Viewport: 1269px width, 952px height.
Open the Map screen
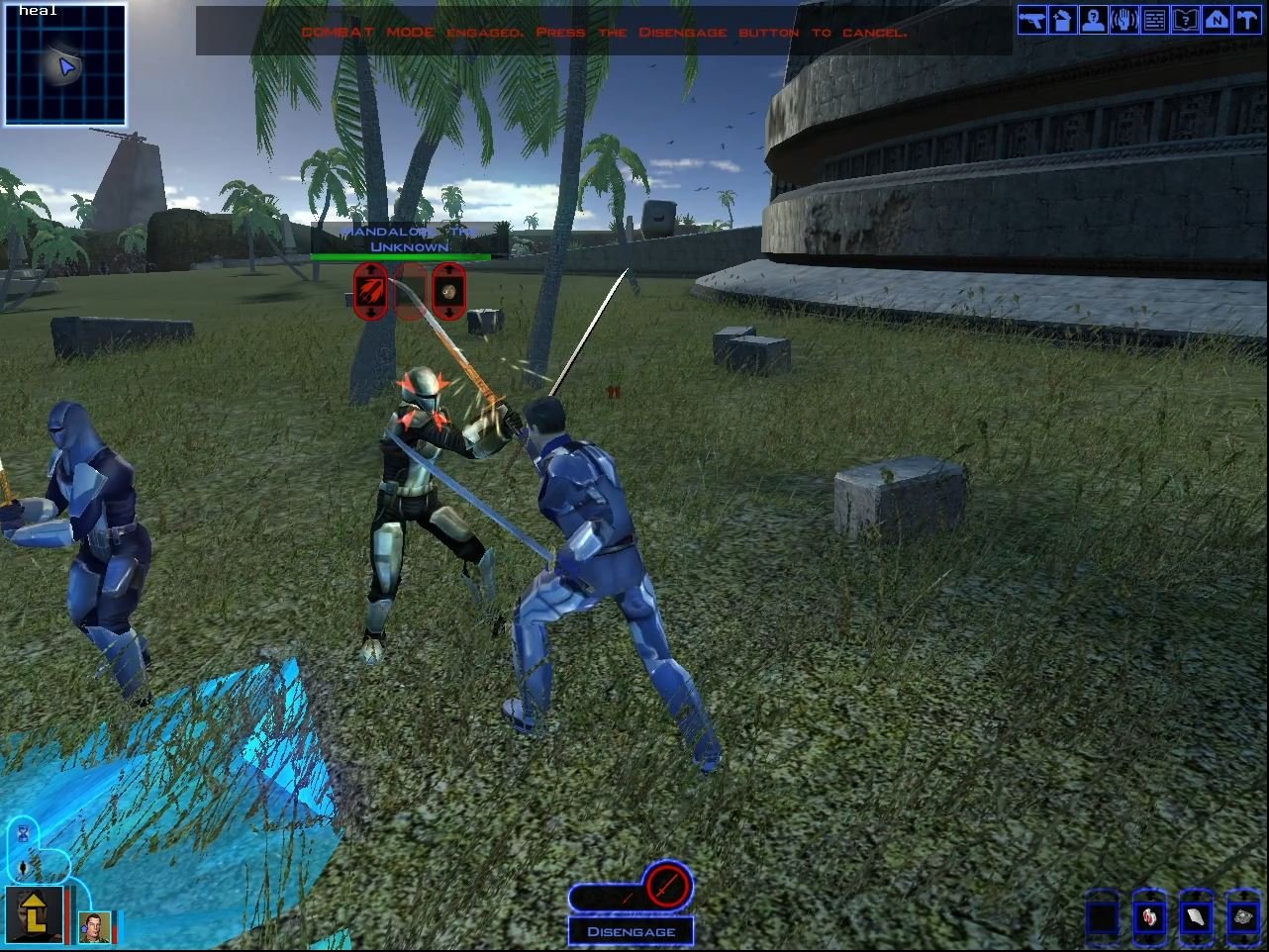[1216, 20]
